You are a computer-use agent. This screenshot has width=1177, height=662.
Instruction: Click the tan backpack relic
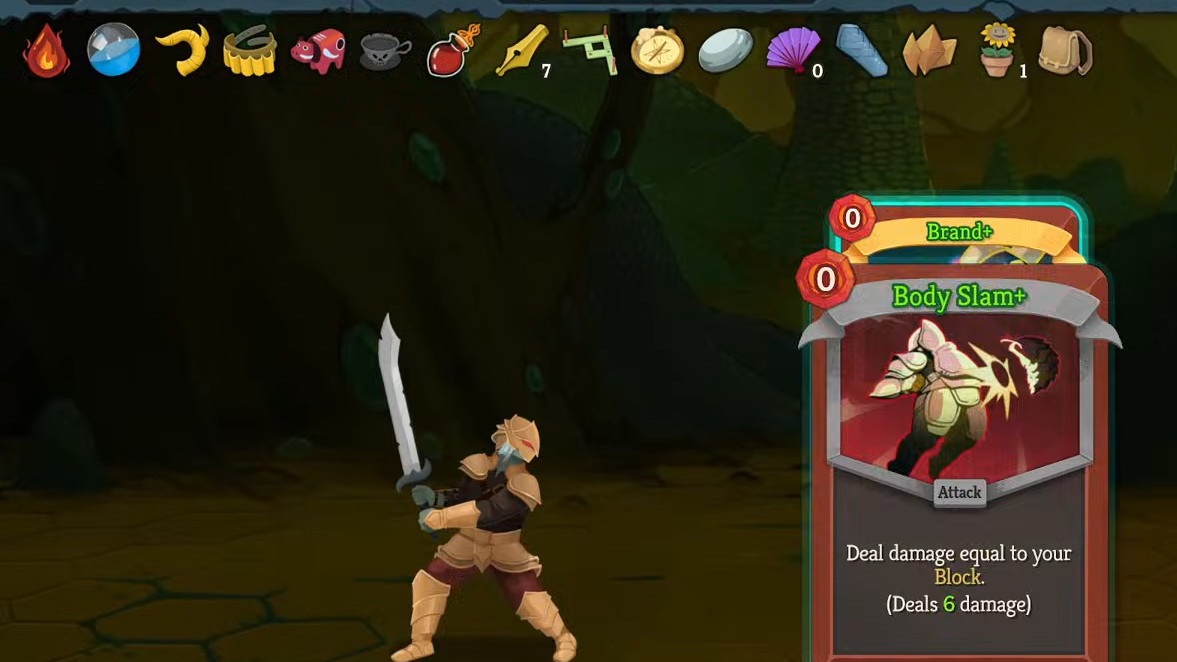1065,50
